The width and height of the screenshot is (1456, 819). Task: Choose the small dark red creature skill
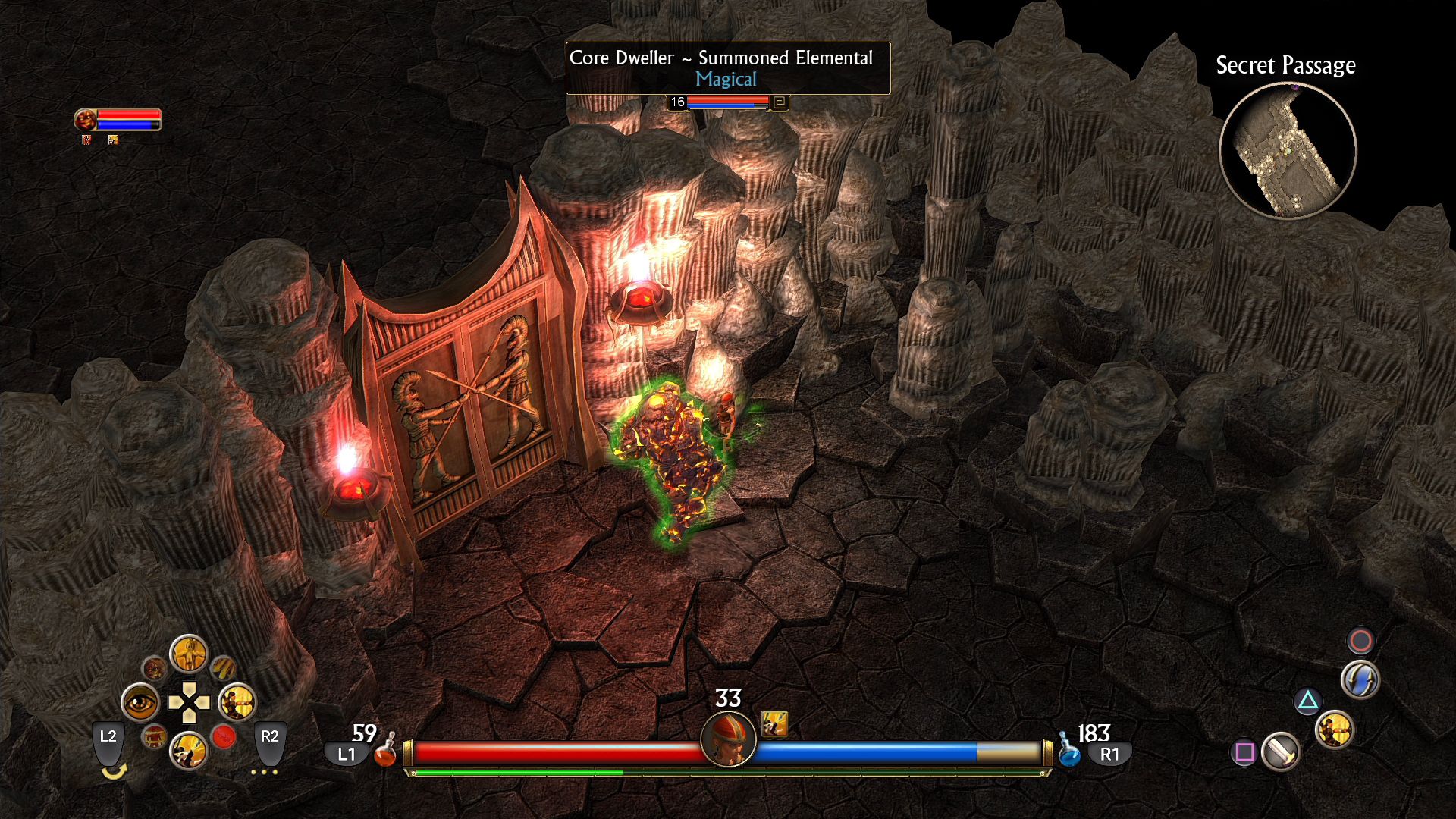click(155, 668)
